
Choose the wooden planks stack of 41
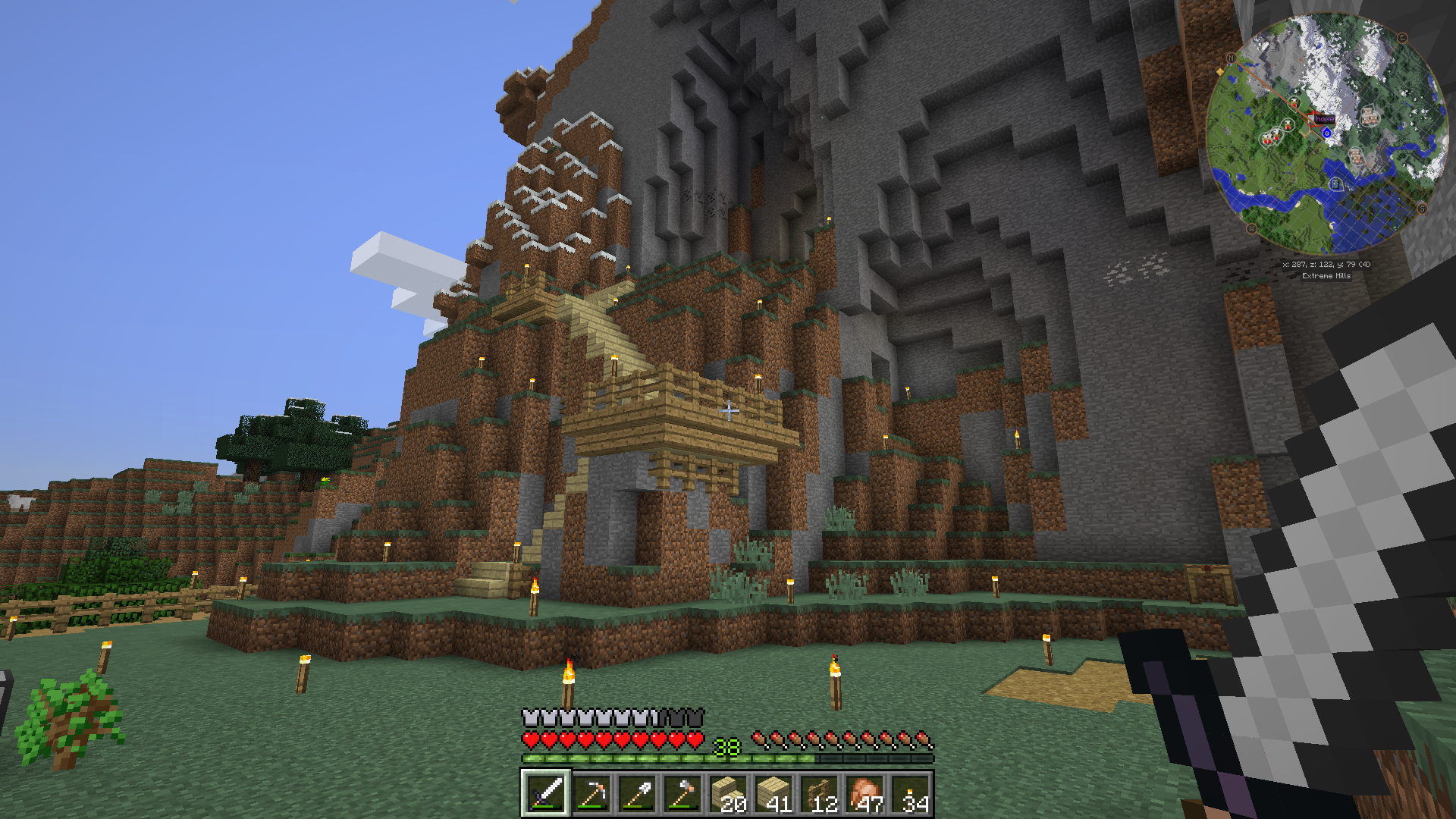tap(773, 794)
